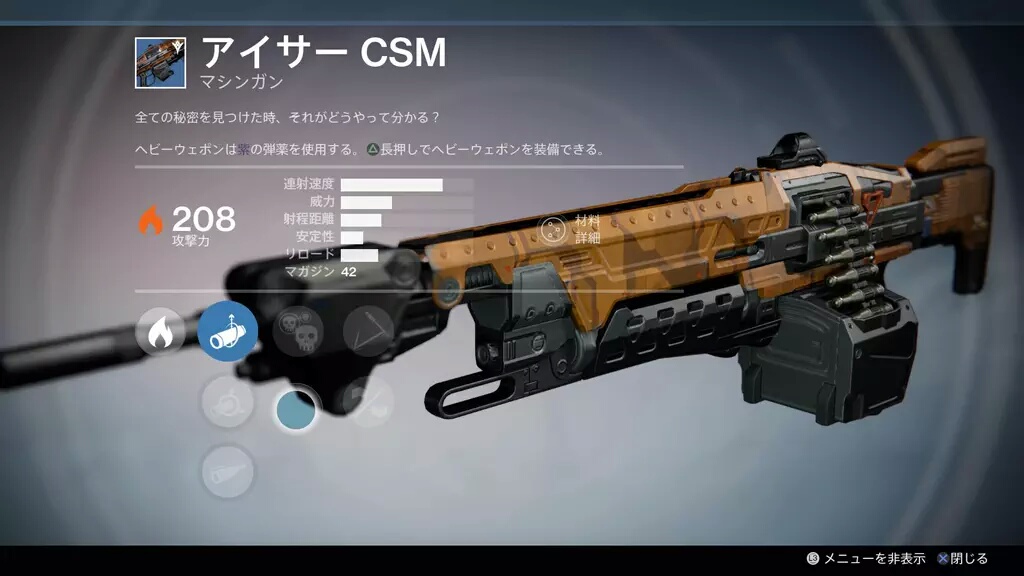Show the 材料詳細 material details

click(553, 229)
